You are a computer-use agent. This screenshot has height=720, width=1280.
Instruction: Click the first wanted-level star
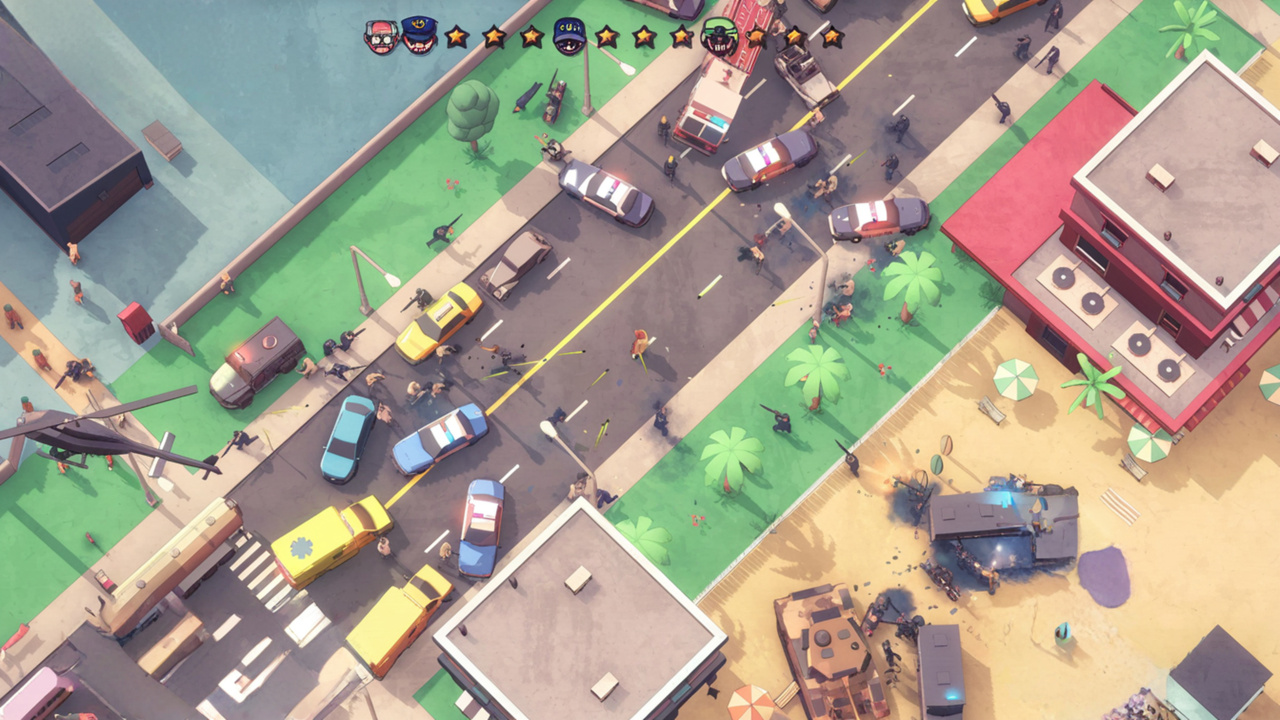tap(455, 37)
